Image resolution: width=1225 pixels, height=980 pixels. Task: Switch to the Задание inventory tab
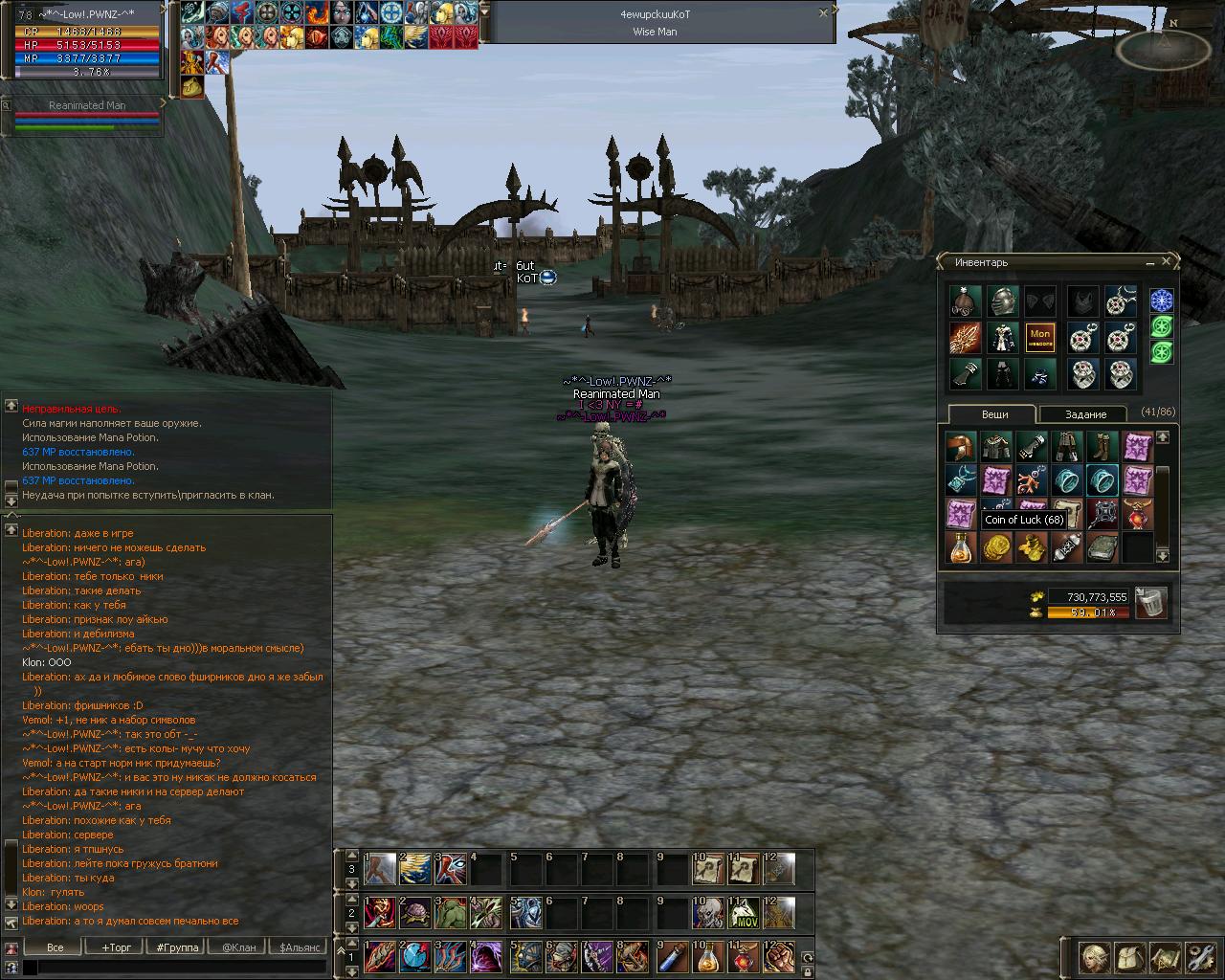(x=1085, y=414)
